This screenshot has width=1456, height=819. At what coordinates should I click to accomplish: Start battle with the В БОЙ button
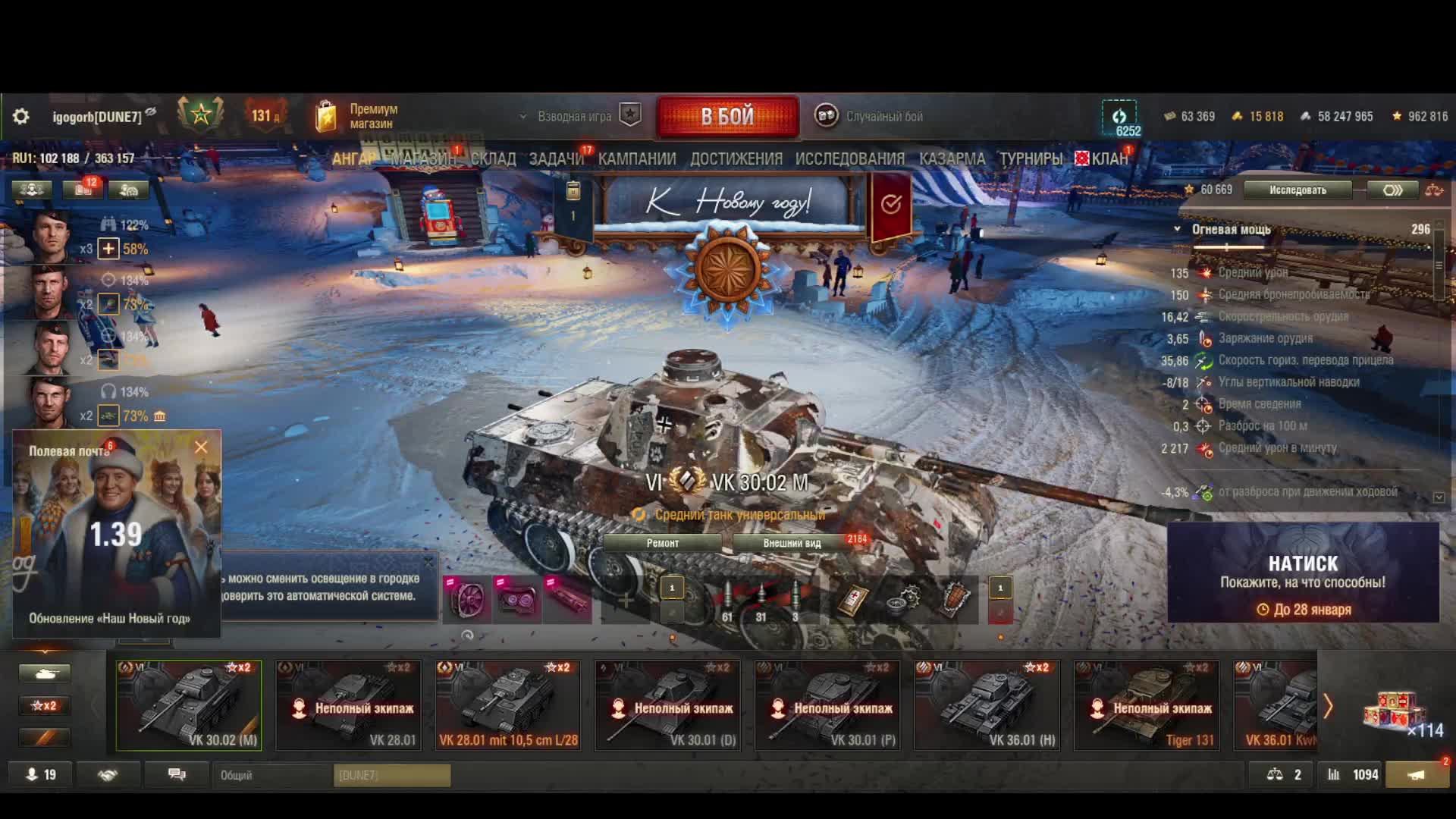tap(727, 116)
